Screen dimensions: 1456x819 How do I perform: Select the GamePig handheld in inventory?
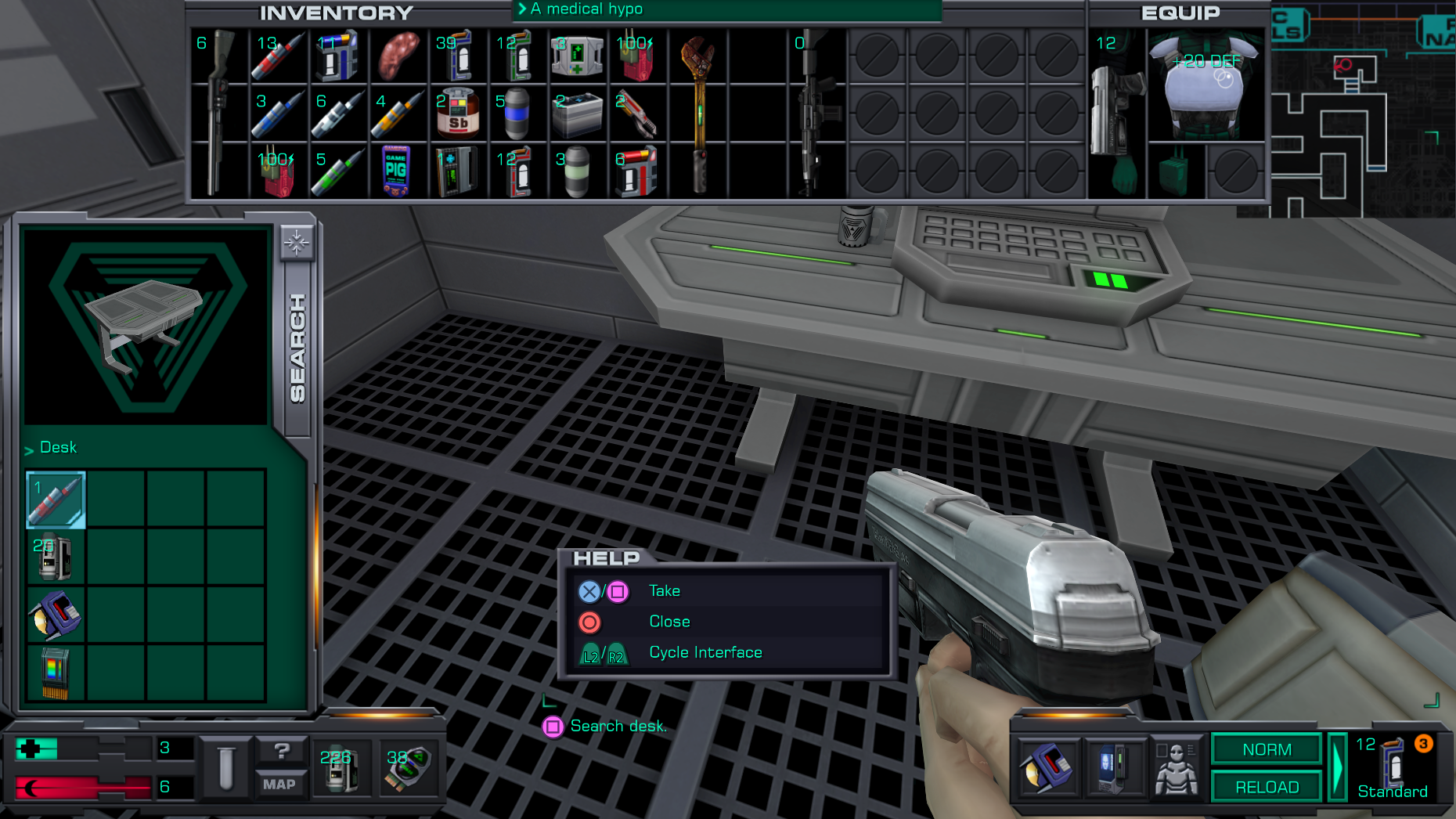(x=397, y=170)
